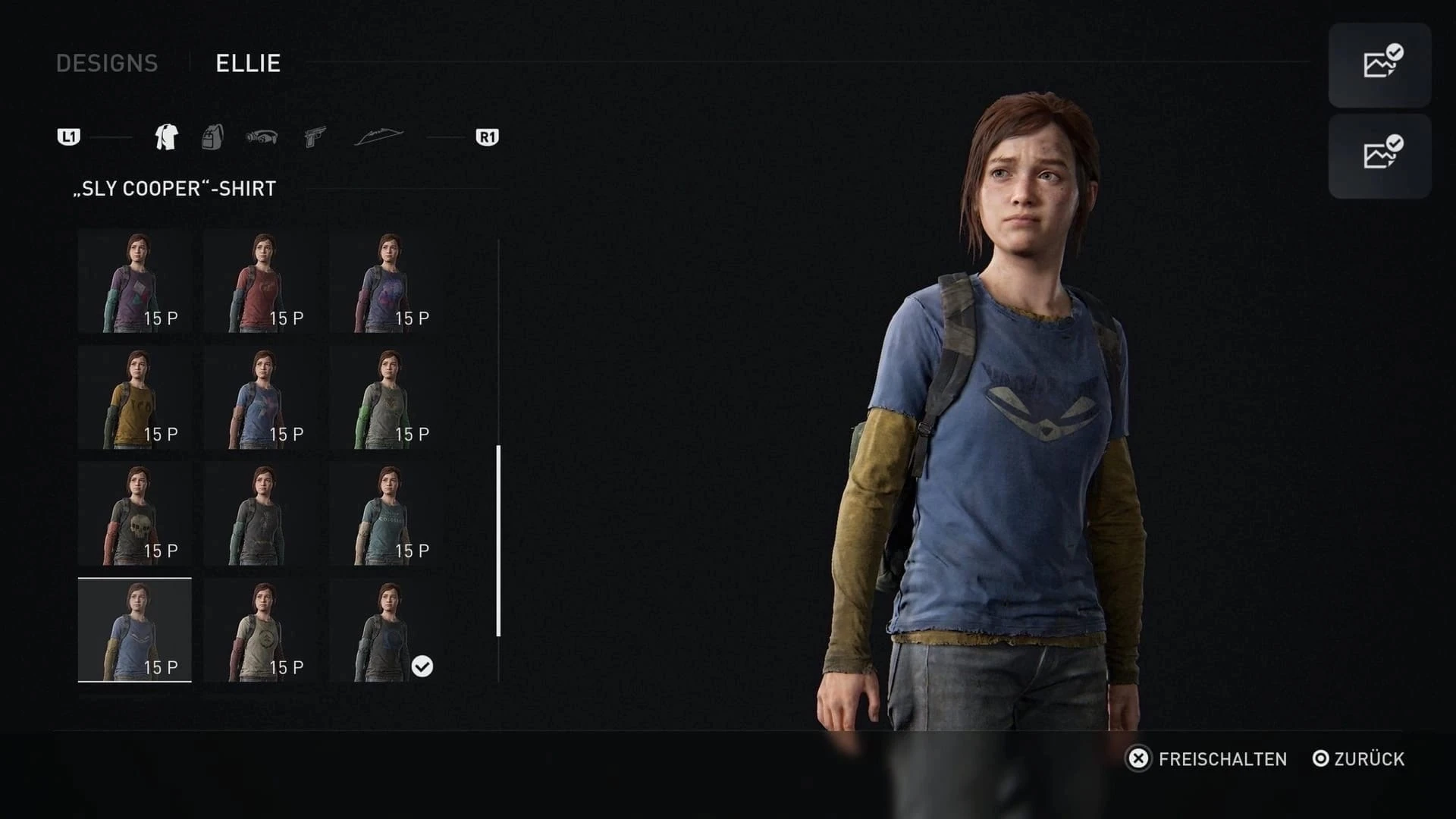Select the skull shirt design thumbnail
1456x819 pixels.
[134, 514]
